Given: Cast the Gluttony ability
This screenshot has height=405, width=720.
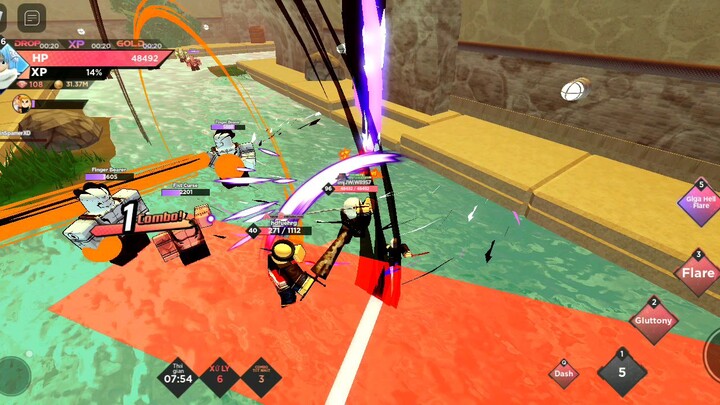Looking at the screenshot, I should click(x=654, y=321).
